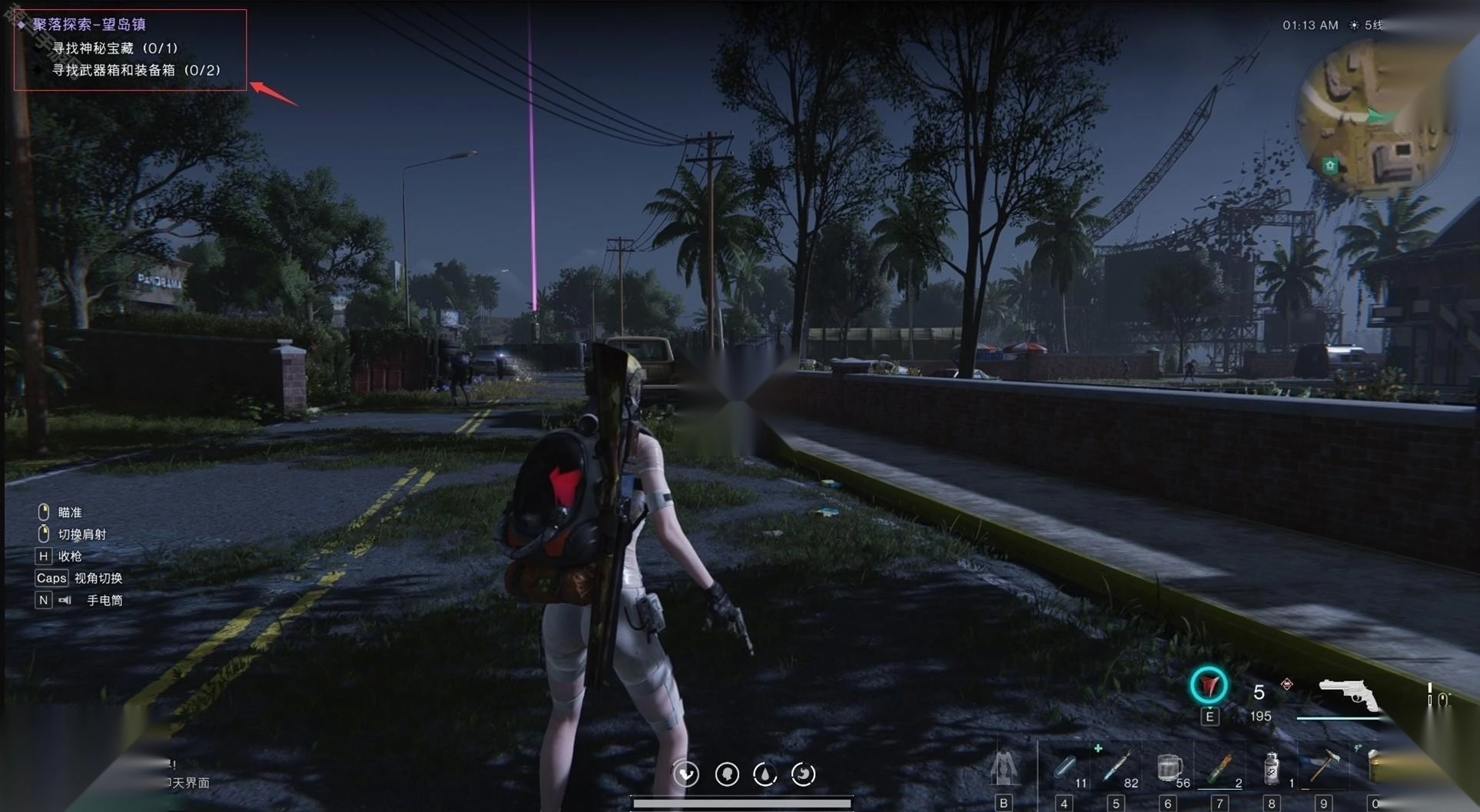Select the molotov bottle hotbar slot
The width and height of the screenshot is (1480, 812).
coord(1220,767)
